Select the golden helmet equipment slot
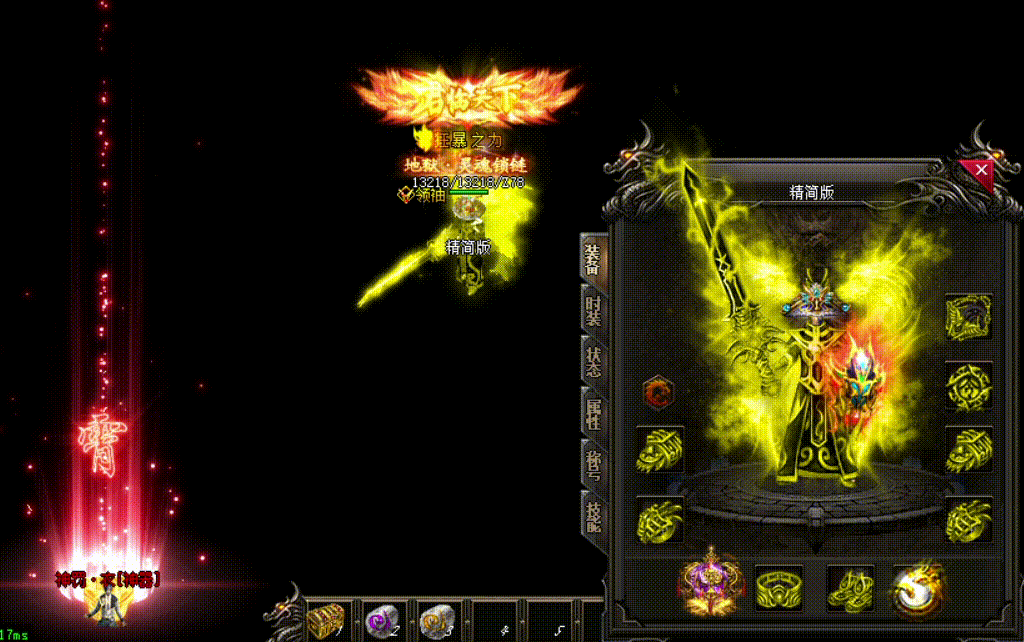The width and height of the screenshot is (1024, 642). tap(968, 318)
